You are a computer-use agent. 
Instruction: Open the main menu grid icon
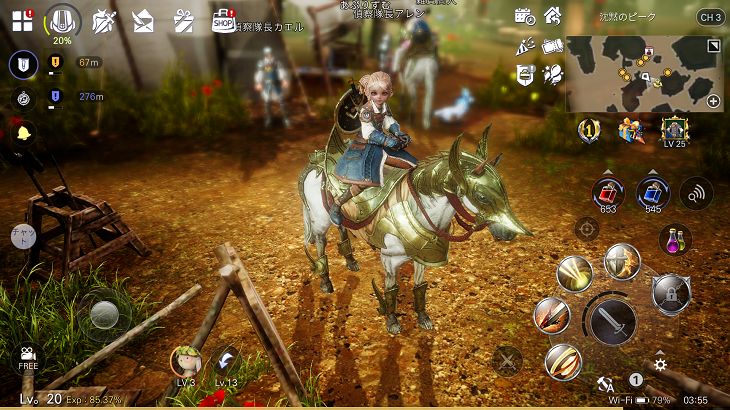22,20
